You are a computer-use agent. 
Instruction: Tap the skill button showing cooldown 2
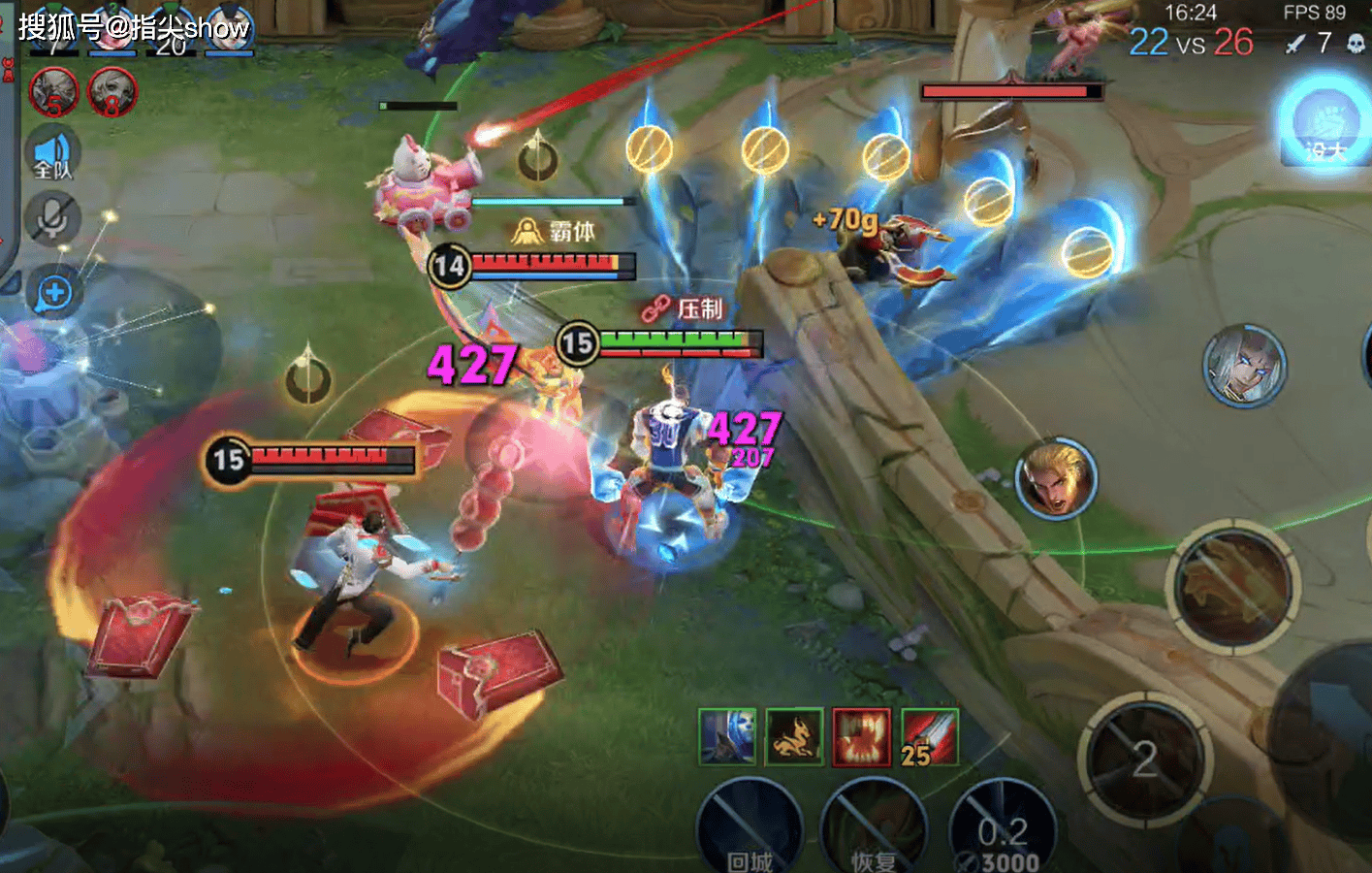tap(1145, 760)
